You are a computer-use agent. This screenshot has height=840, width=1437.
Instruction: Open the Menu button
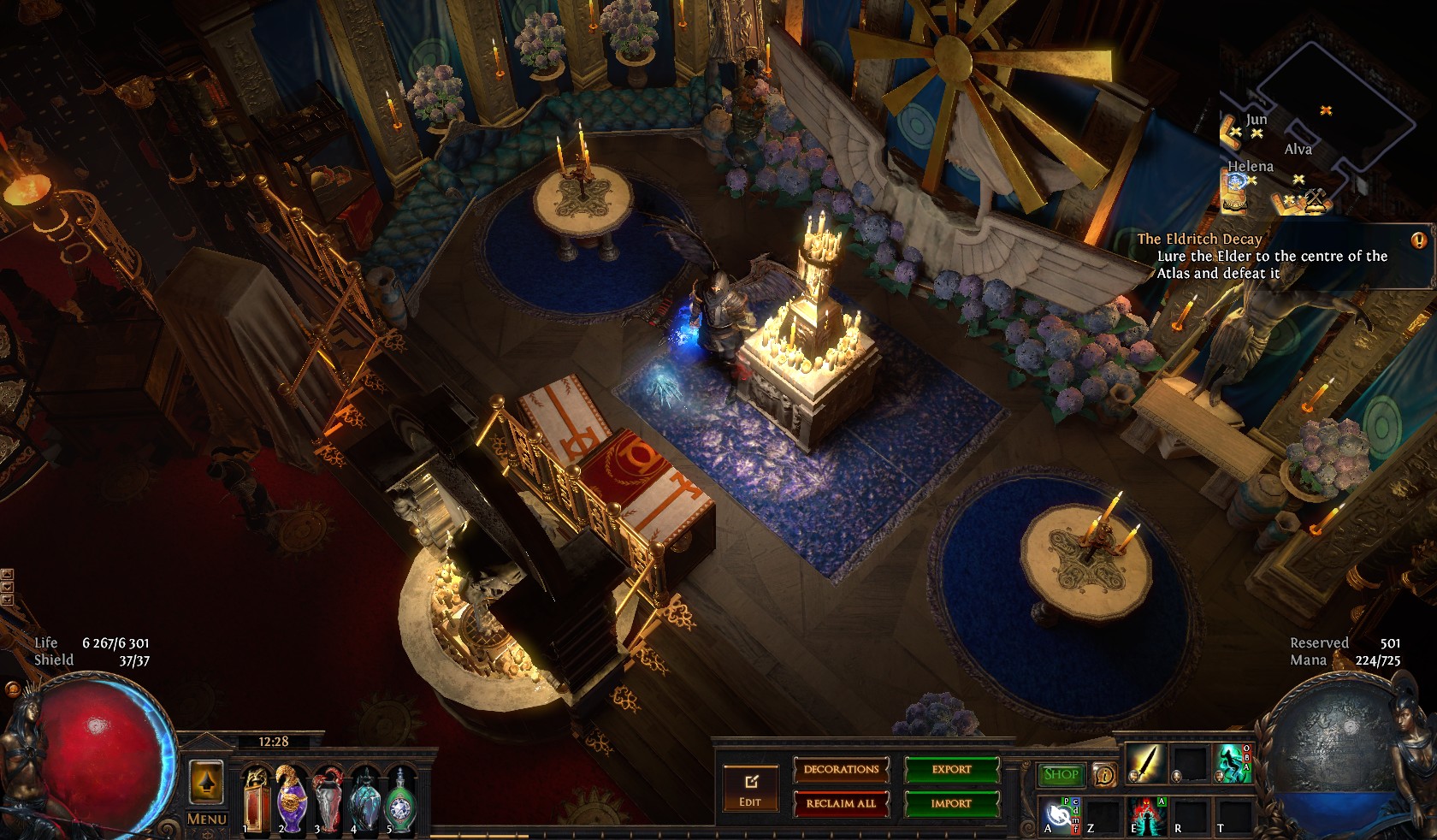(206, 819)
